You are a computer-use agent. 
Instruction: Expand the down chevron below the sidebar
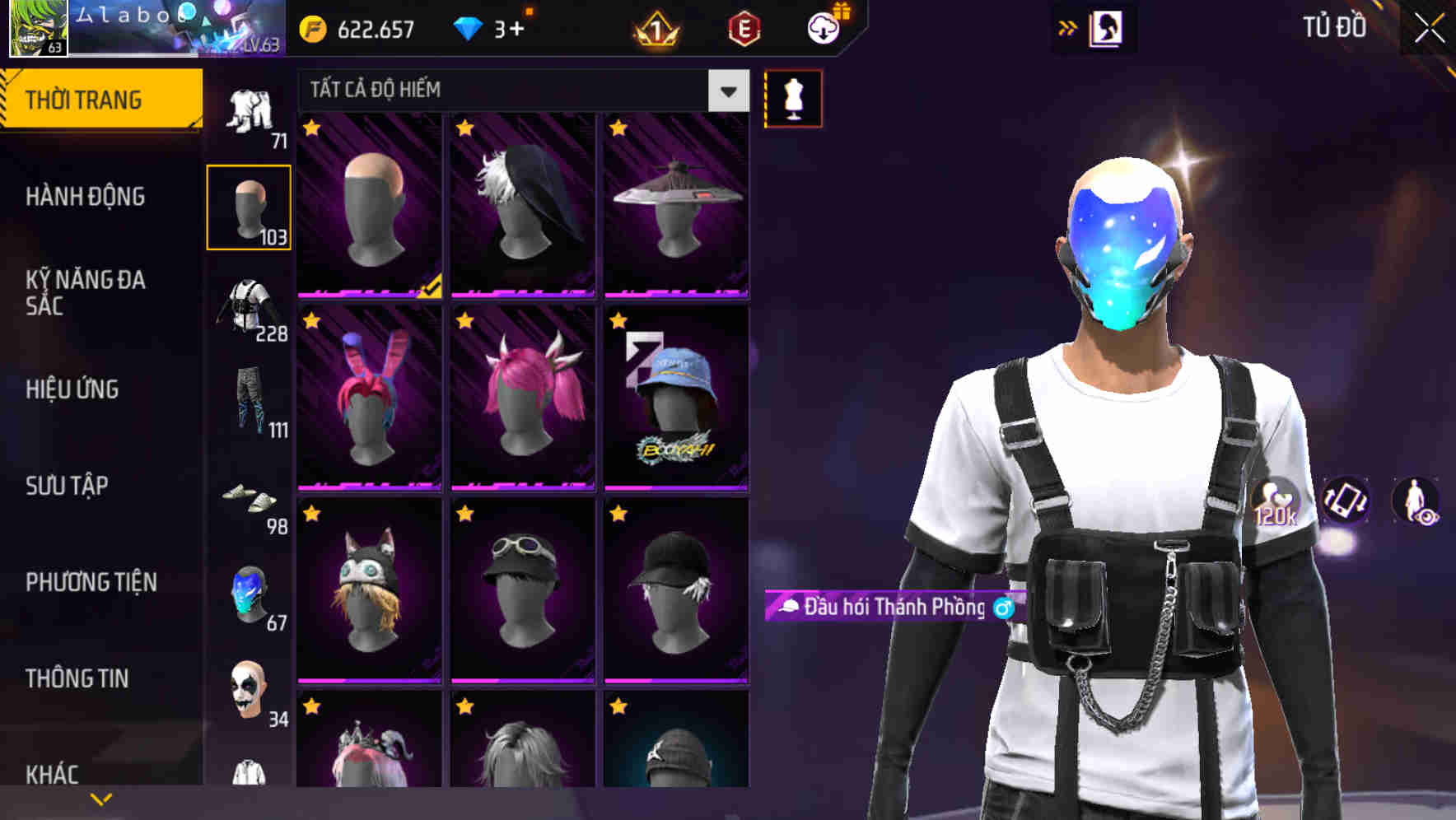[101, 797]
